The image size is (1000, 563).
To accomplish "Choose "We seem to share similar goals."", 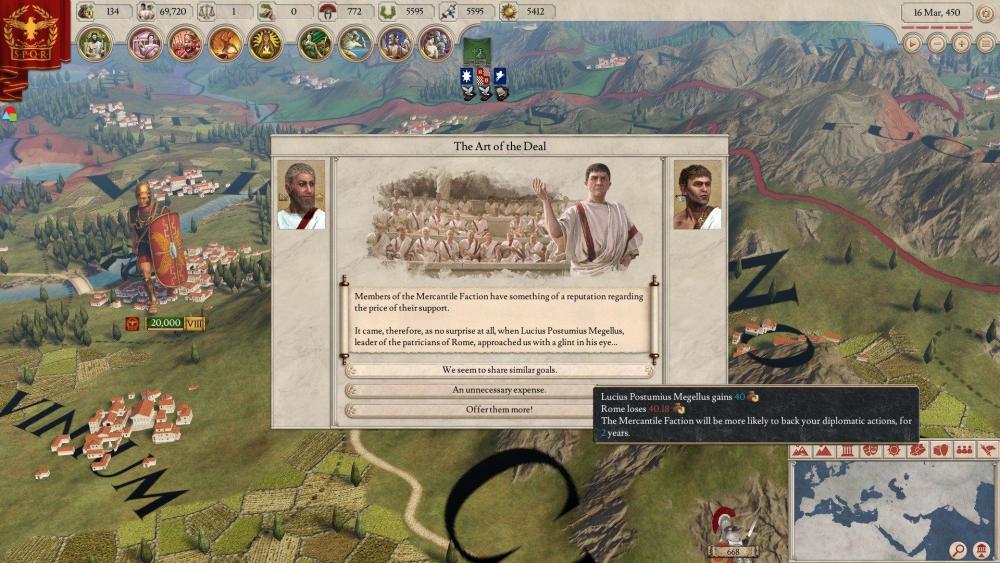I will pos(499,370).
